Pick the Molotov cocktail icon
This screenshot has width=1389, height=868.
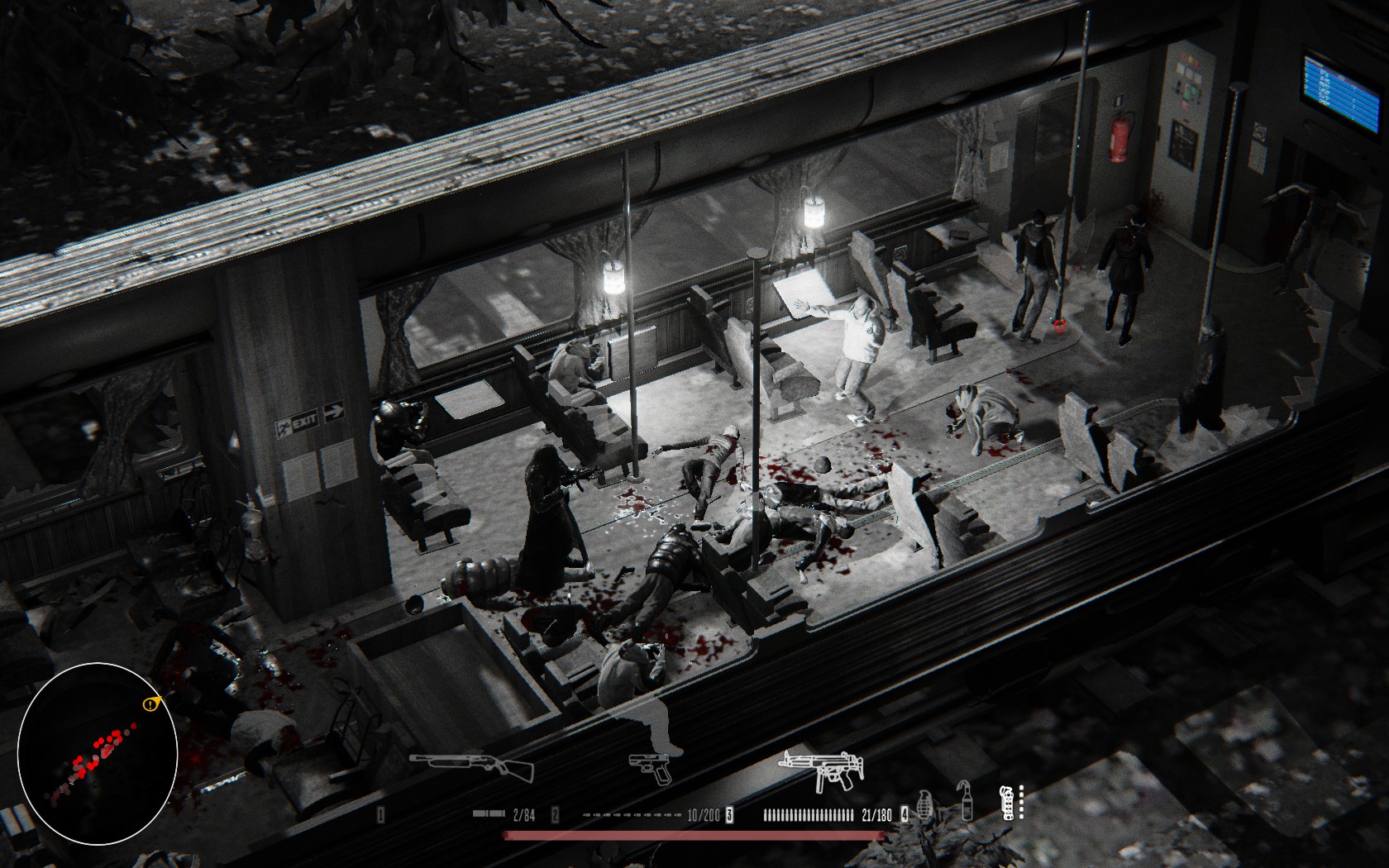pos(965,800)
